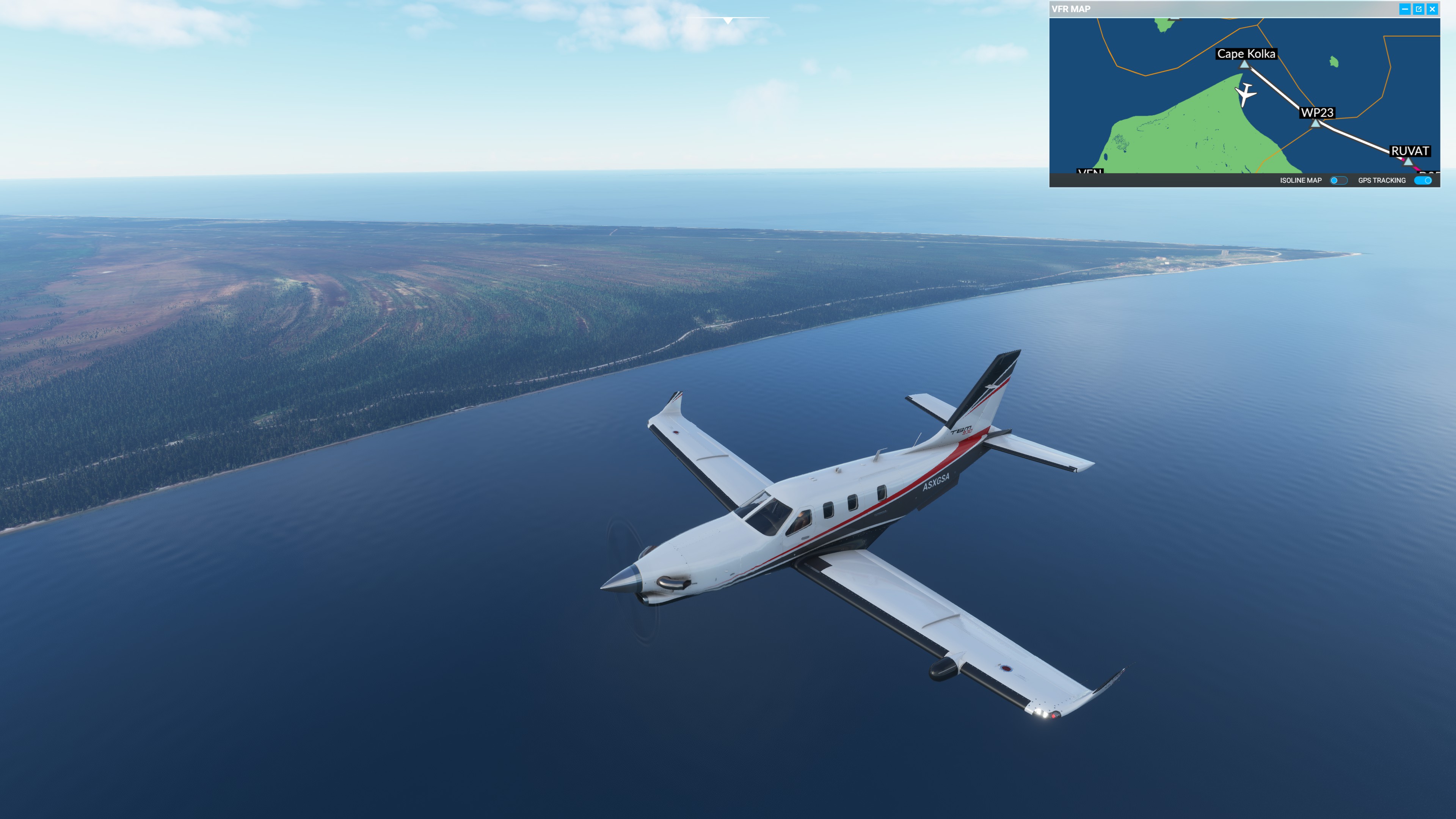
Task: Turn off GPS Tracking toggle
Action: (1423, 180)
